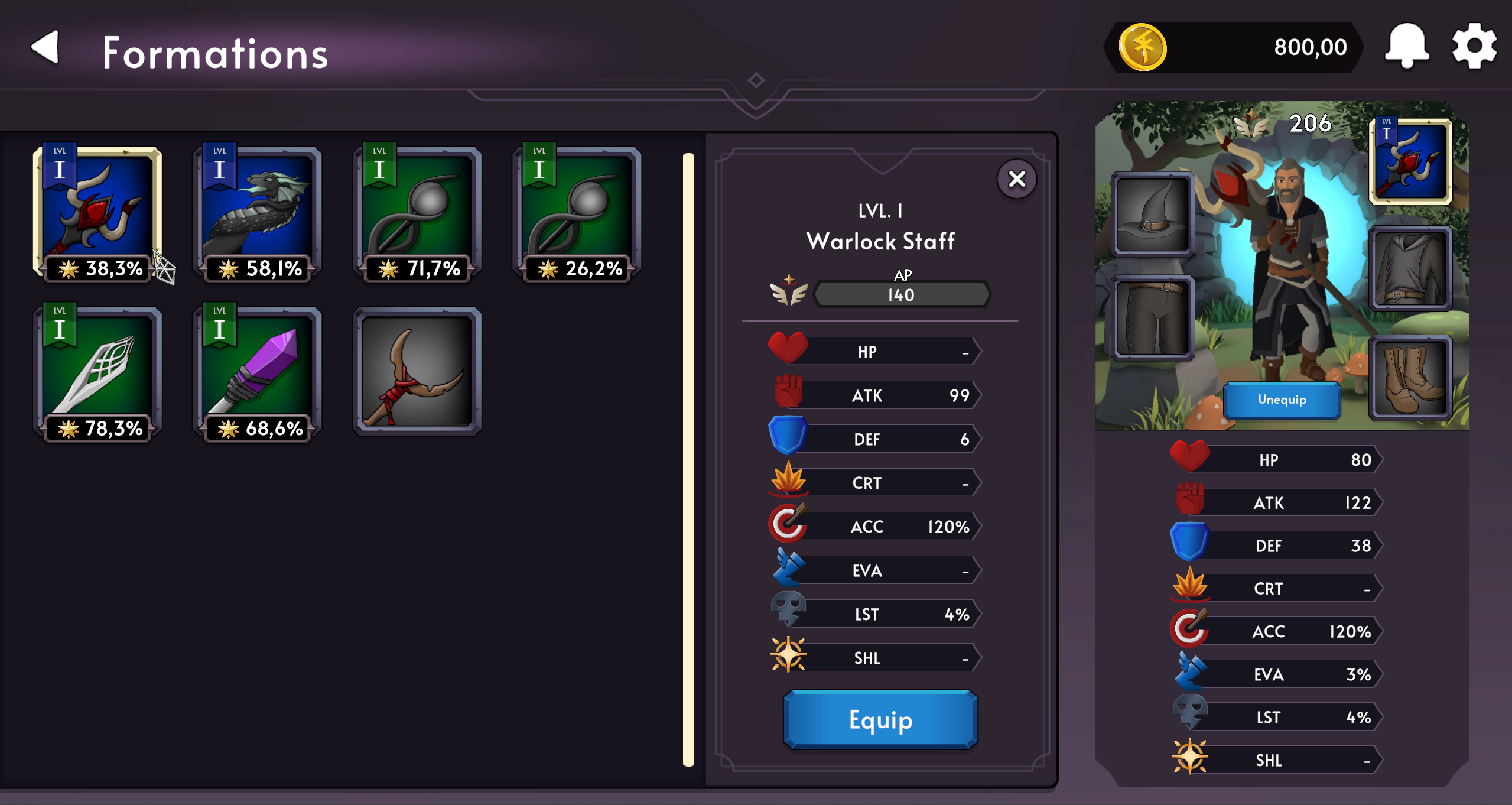
Task: Go back with the arrow beside Formations
Action: 45,47
